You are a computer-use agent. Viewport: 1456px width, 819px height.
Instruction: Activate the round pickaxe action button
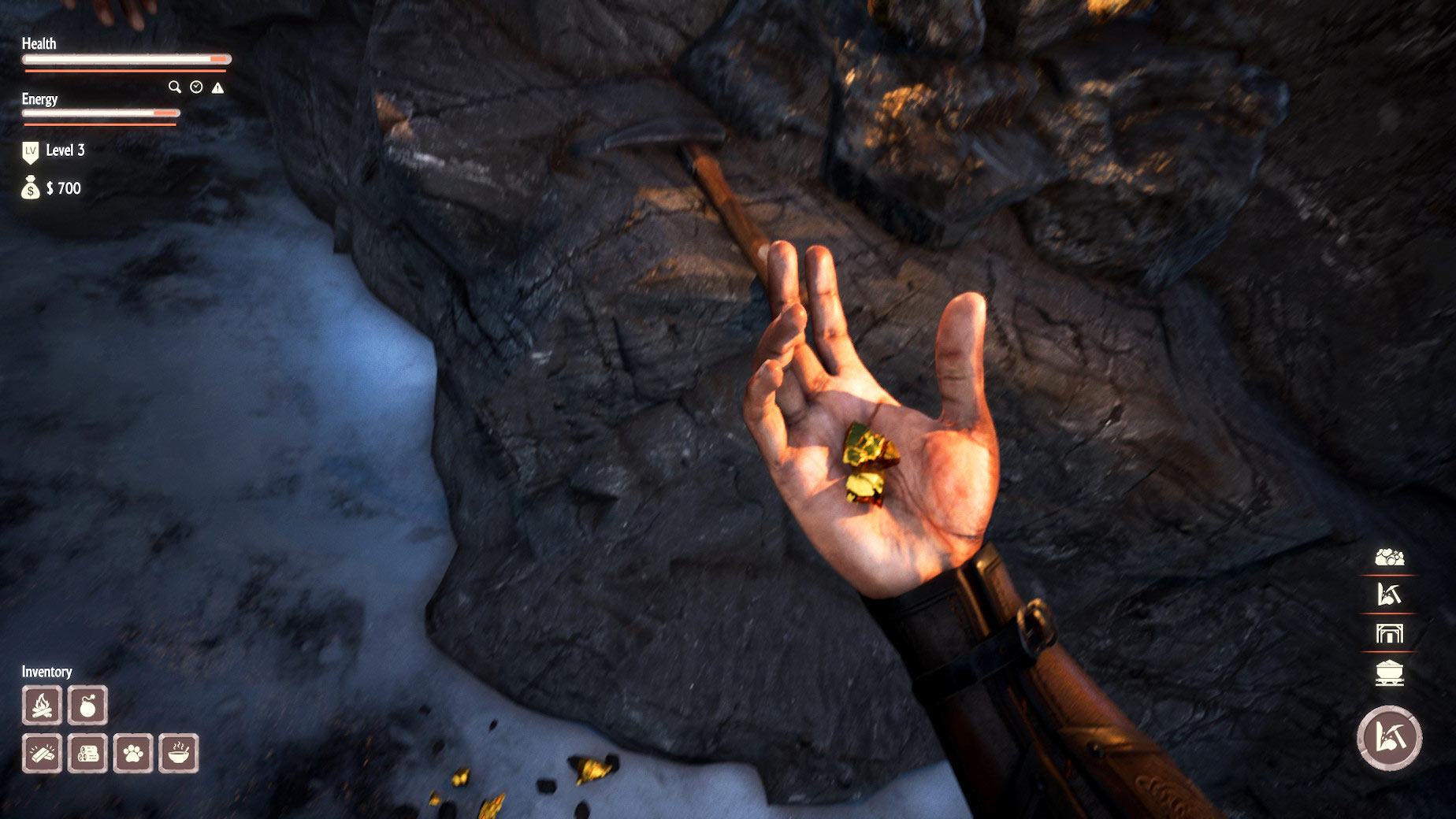click(x=1389, y=738)
